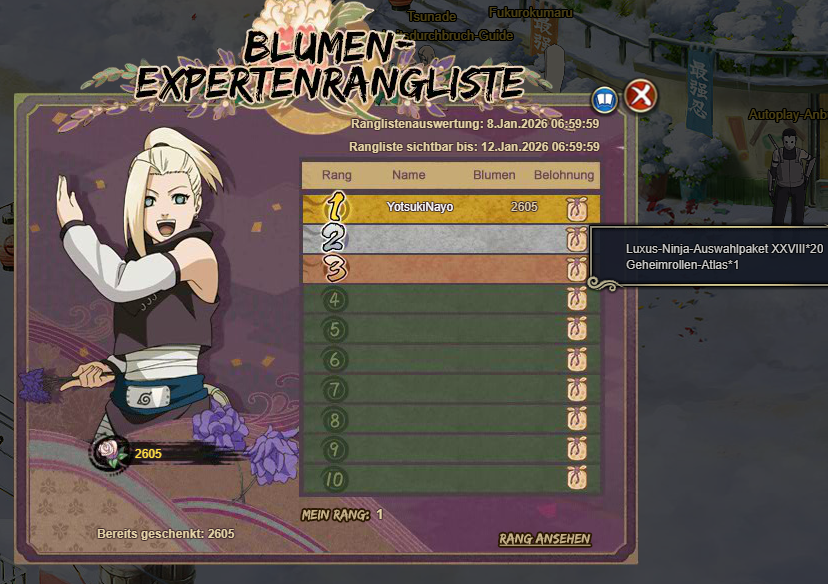Image resolution: width=828 pixels, height=584 pixels.
Task: Select the rank 1 row of YotsukiNayo
Action: tap(450, 207)
